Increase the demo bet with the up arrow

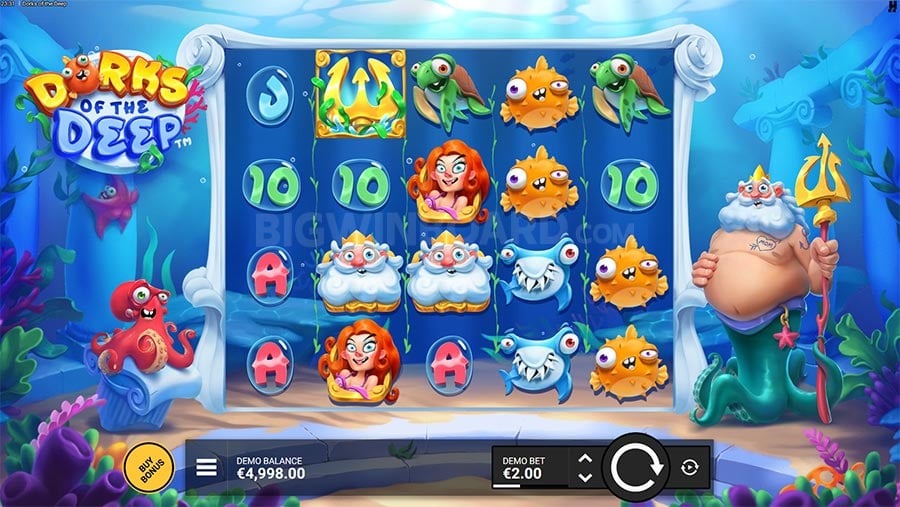click(585, 459)
